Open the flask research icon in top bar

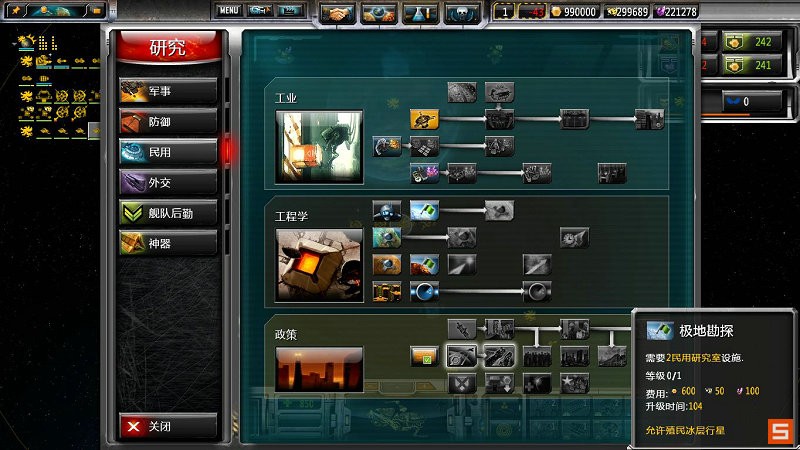pyautogui.click(x=421, y=13)
